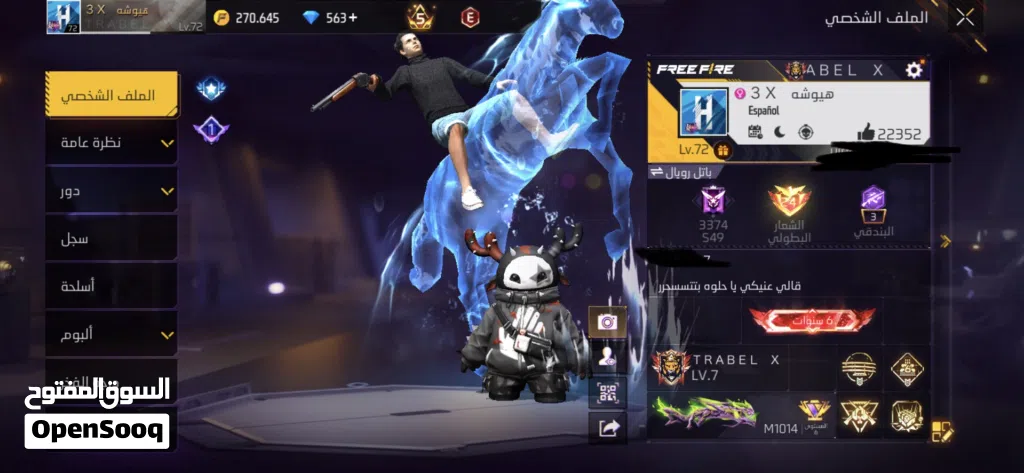The image size is (1024, 473).
Task: Close the profile screen with the X
Action: 964,17
